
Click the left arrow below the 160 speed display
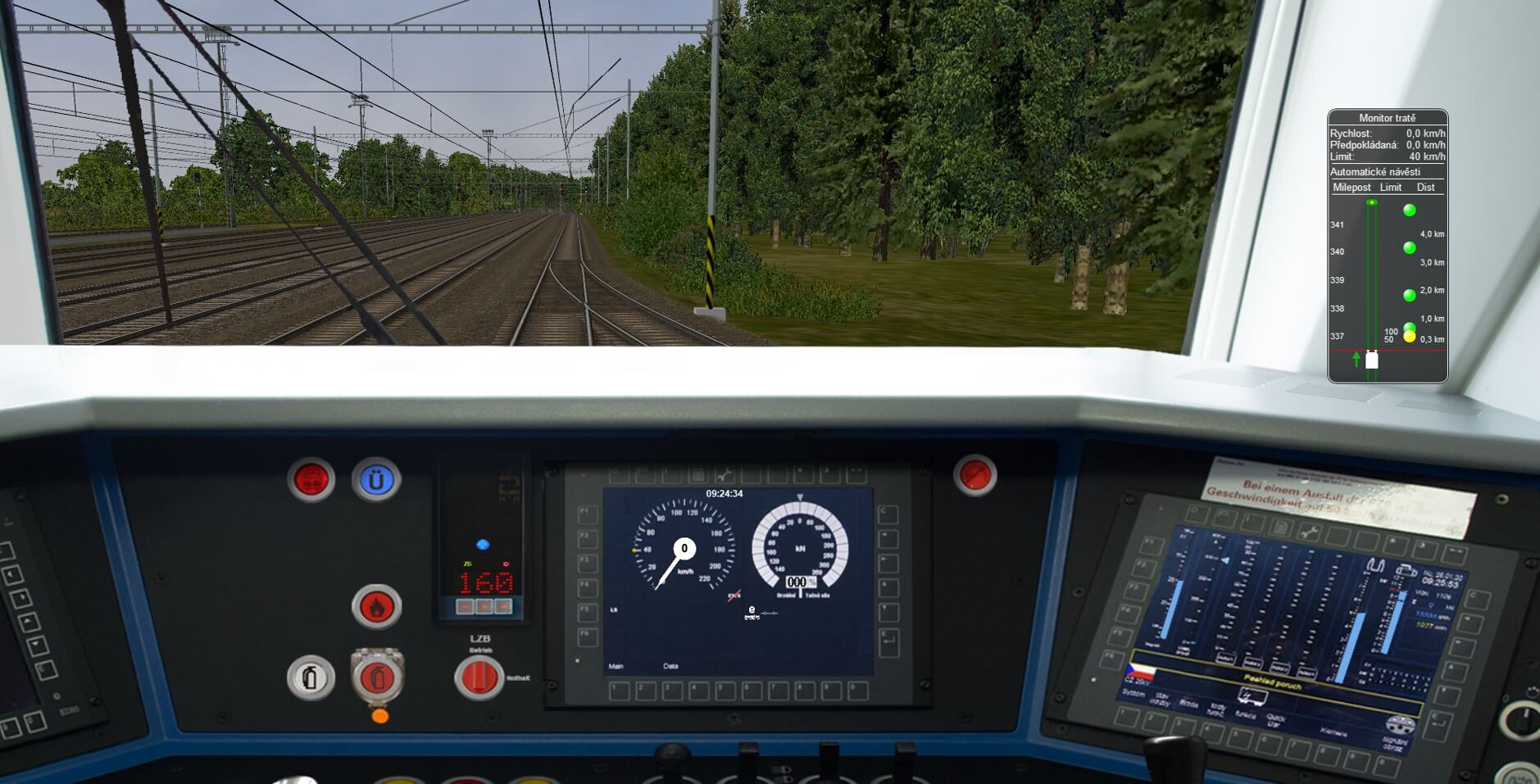[465, 607]
